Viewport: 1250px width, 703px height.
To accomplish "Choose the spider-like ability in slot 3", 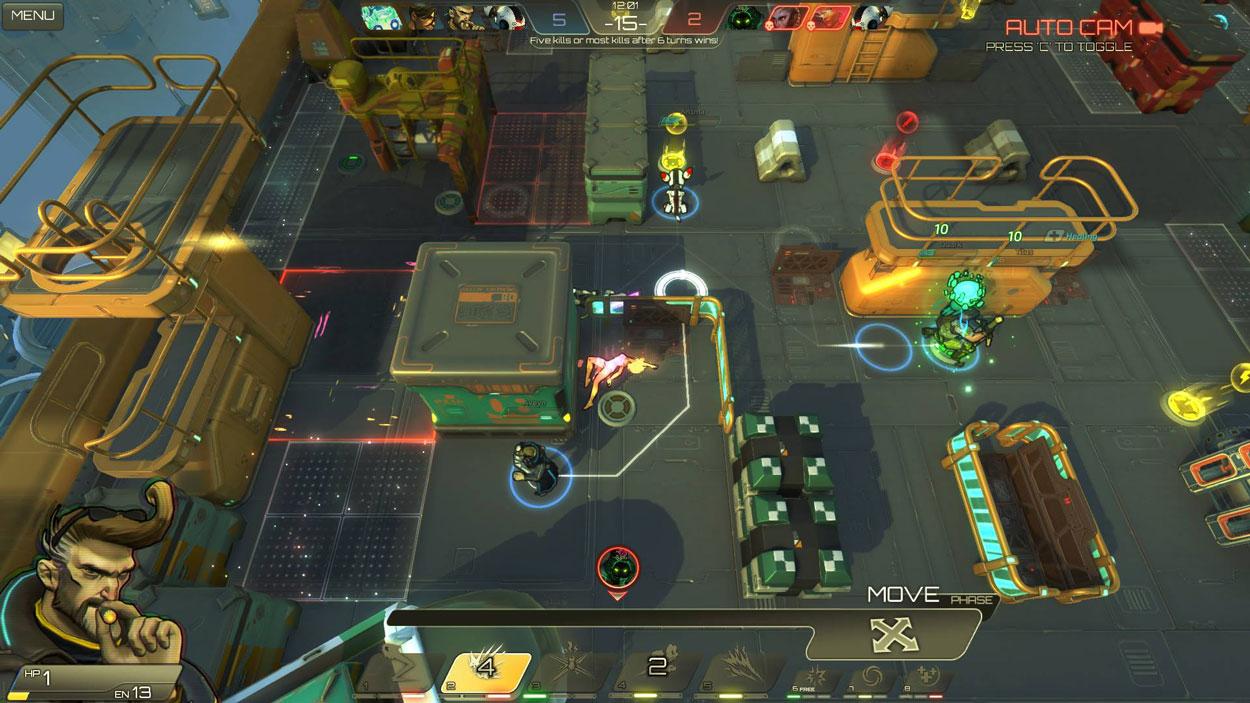I will pyautogui.click(x=572, y=668).
